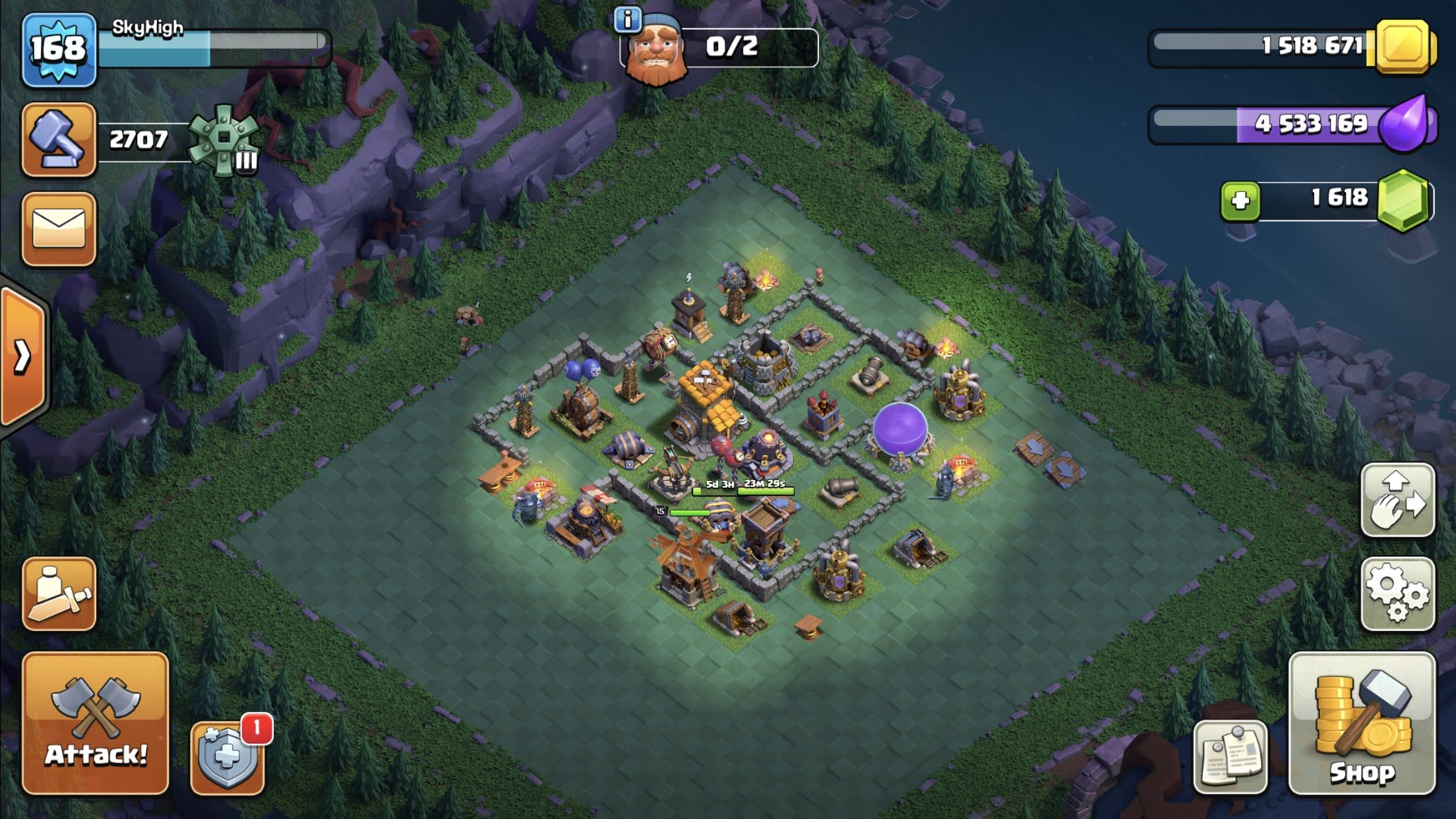Open the shield defense log
1456x819 pixels.
[x=228, y=758]
